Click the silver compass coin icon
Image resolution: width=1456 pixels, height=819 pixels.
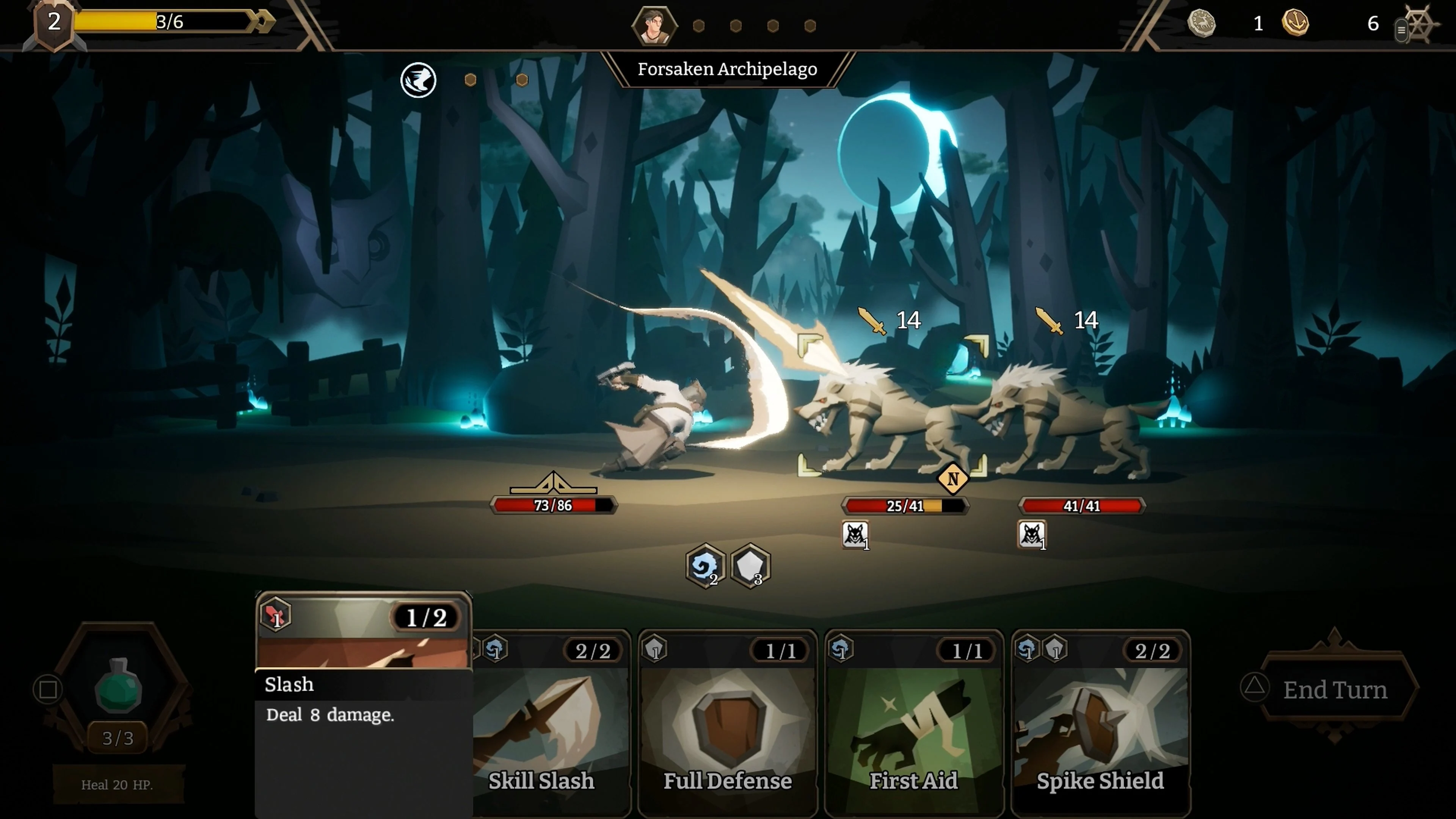(x=1201, y=23)
